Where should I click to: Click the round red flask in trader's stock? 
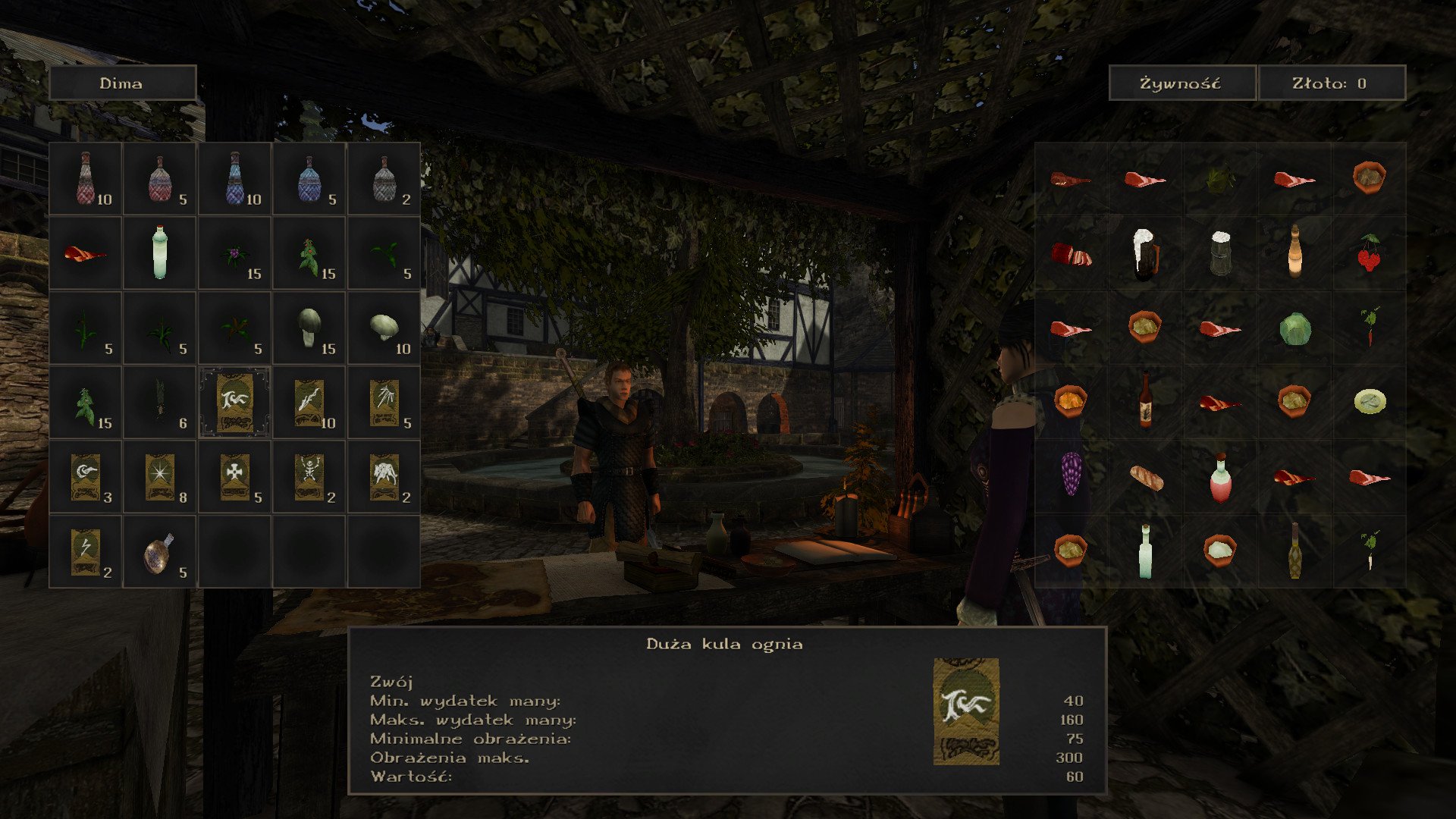click(1219, 477)
